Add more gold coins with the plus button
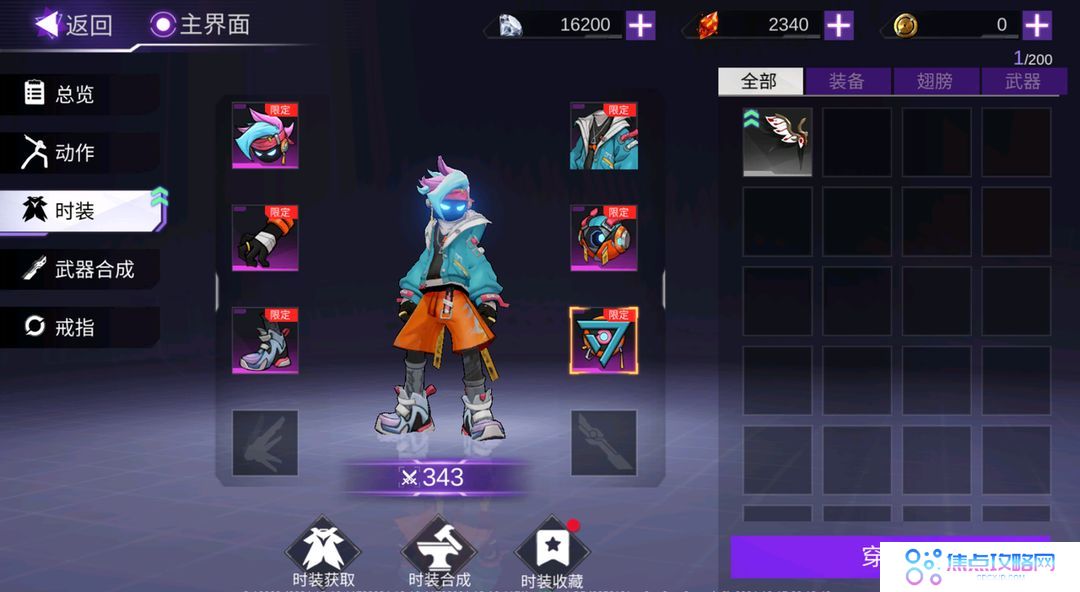 [1037, 25]
